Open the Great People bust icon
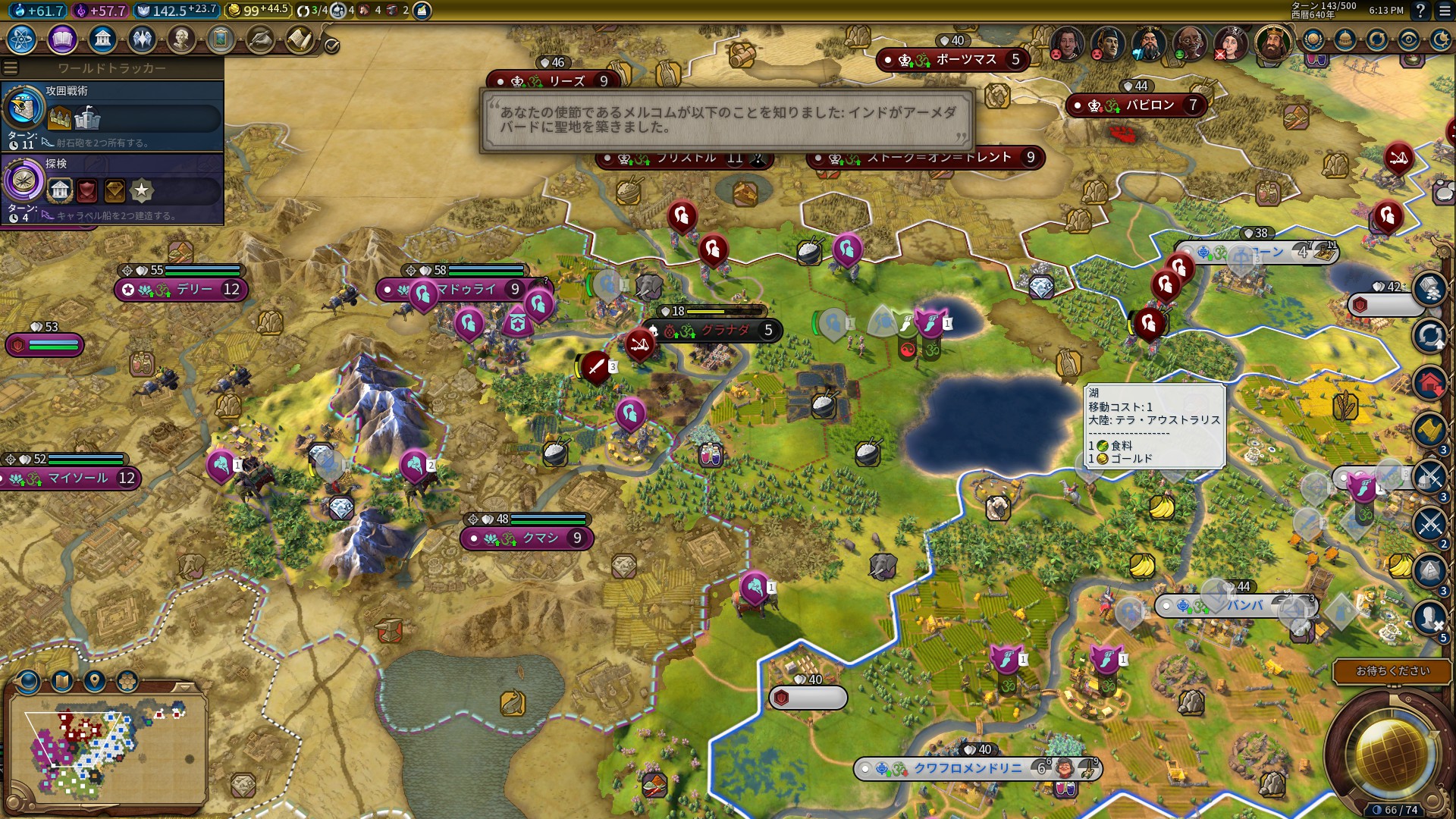The image size is (1456, 819). [181, 39]
